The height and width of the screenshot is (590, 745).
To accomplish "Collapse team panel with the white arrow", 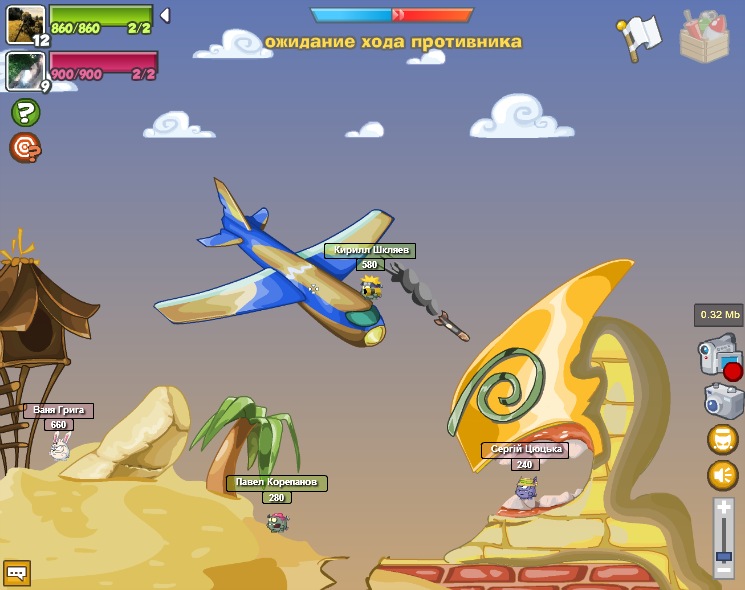I will [x=165, y=15].
